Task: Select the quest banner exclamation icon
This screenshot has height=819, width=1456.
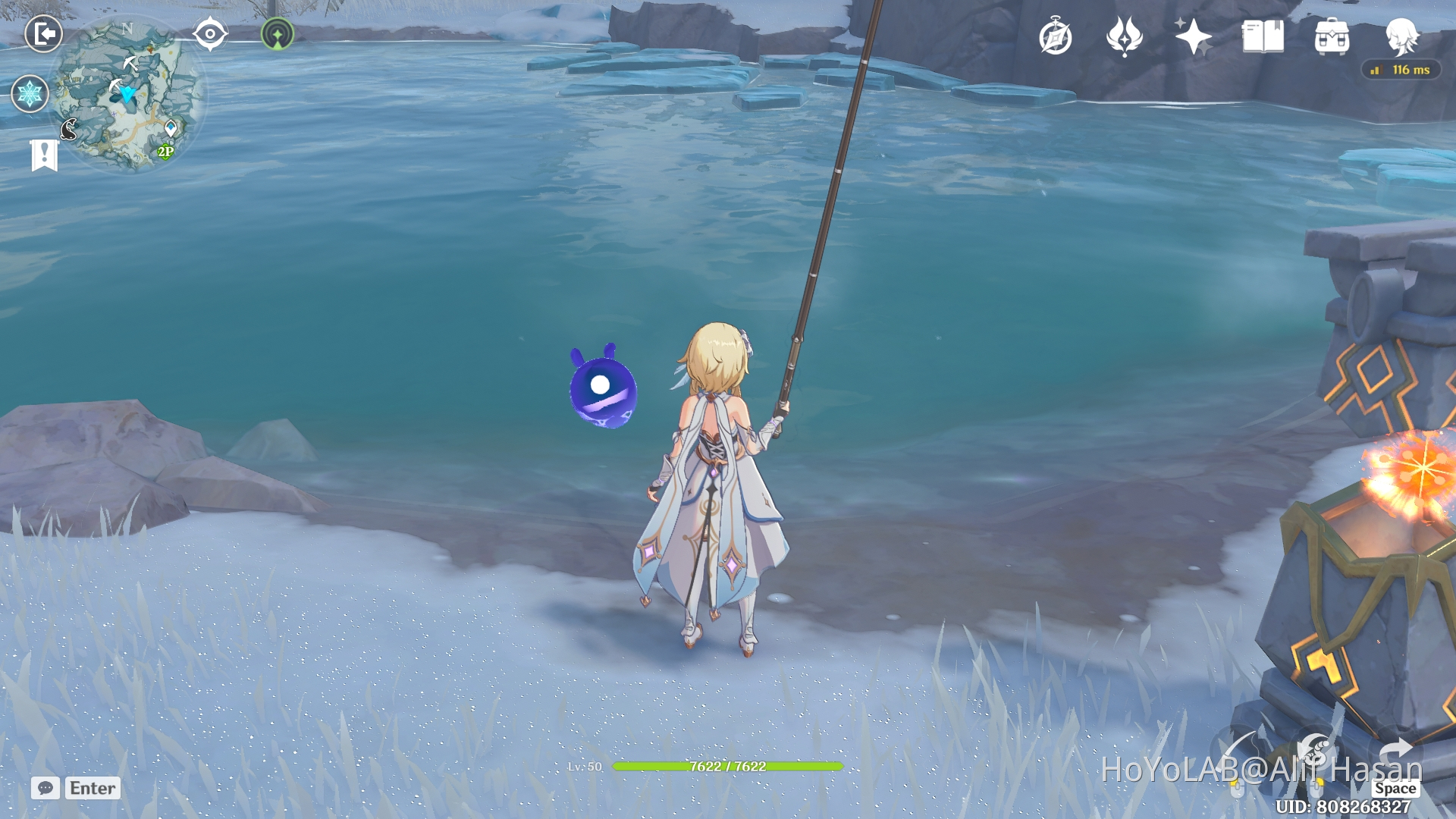Action: [45, 155]
